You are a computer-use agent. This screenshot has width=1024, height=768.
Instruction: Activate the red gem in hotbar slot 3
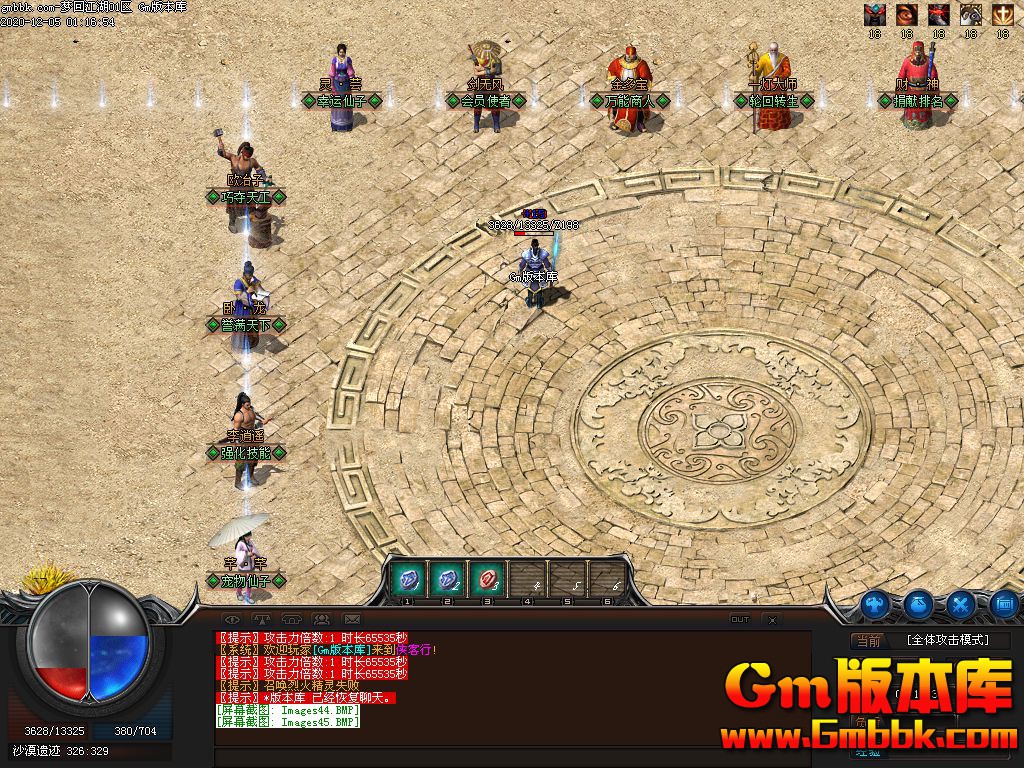click(x=487, y=578)
